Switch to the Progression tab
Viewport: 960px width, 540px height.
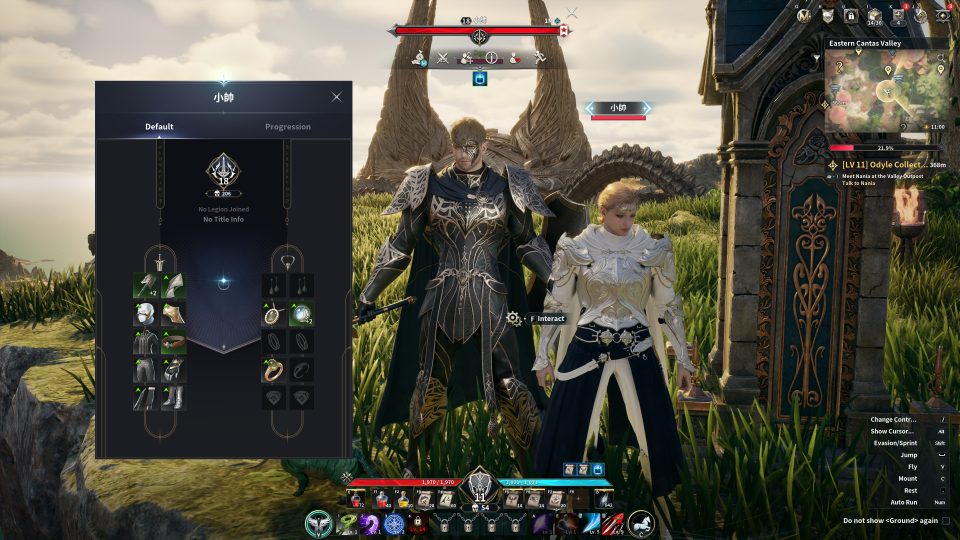[x=287, y=127]
